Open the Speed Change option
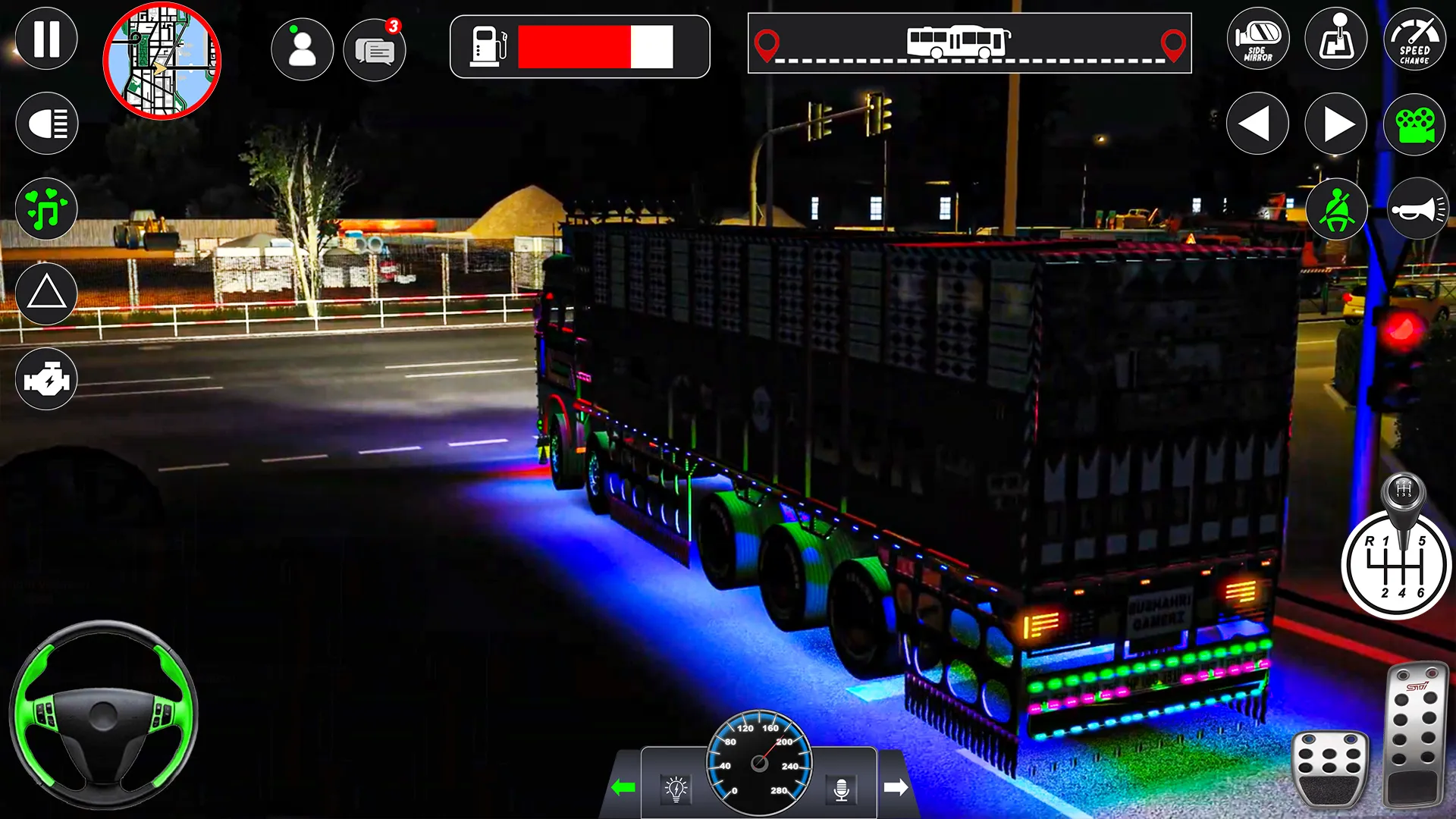 point(1415,39)
